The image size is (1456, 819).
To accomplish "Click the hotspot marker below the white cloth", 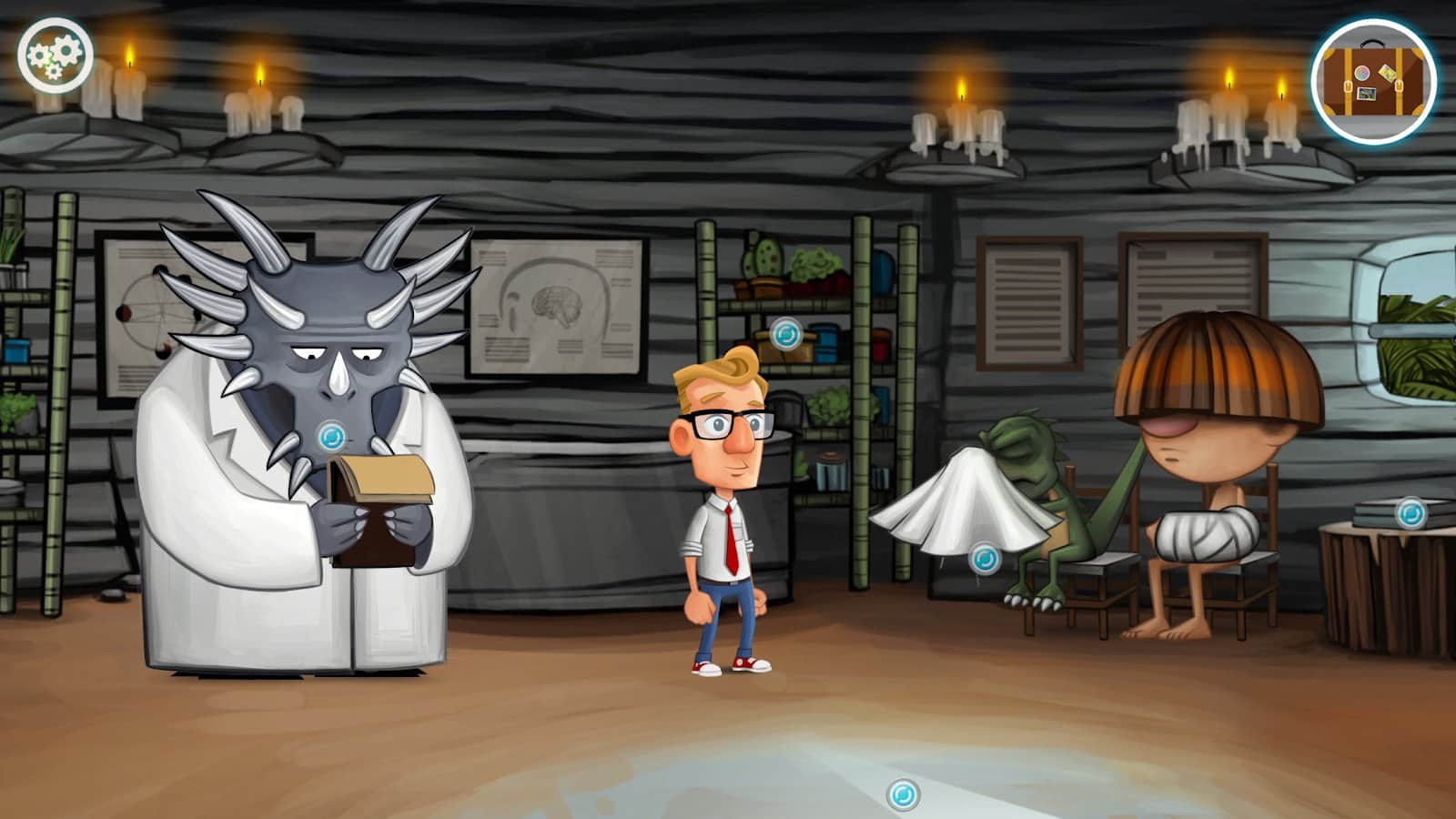I will (x=984, y=558).
